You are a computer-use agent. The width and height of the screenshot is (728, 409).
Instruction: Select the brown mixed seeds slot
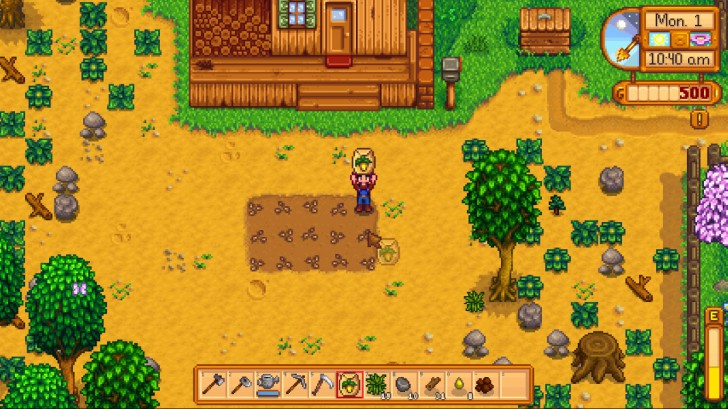[486, 383]
